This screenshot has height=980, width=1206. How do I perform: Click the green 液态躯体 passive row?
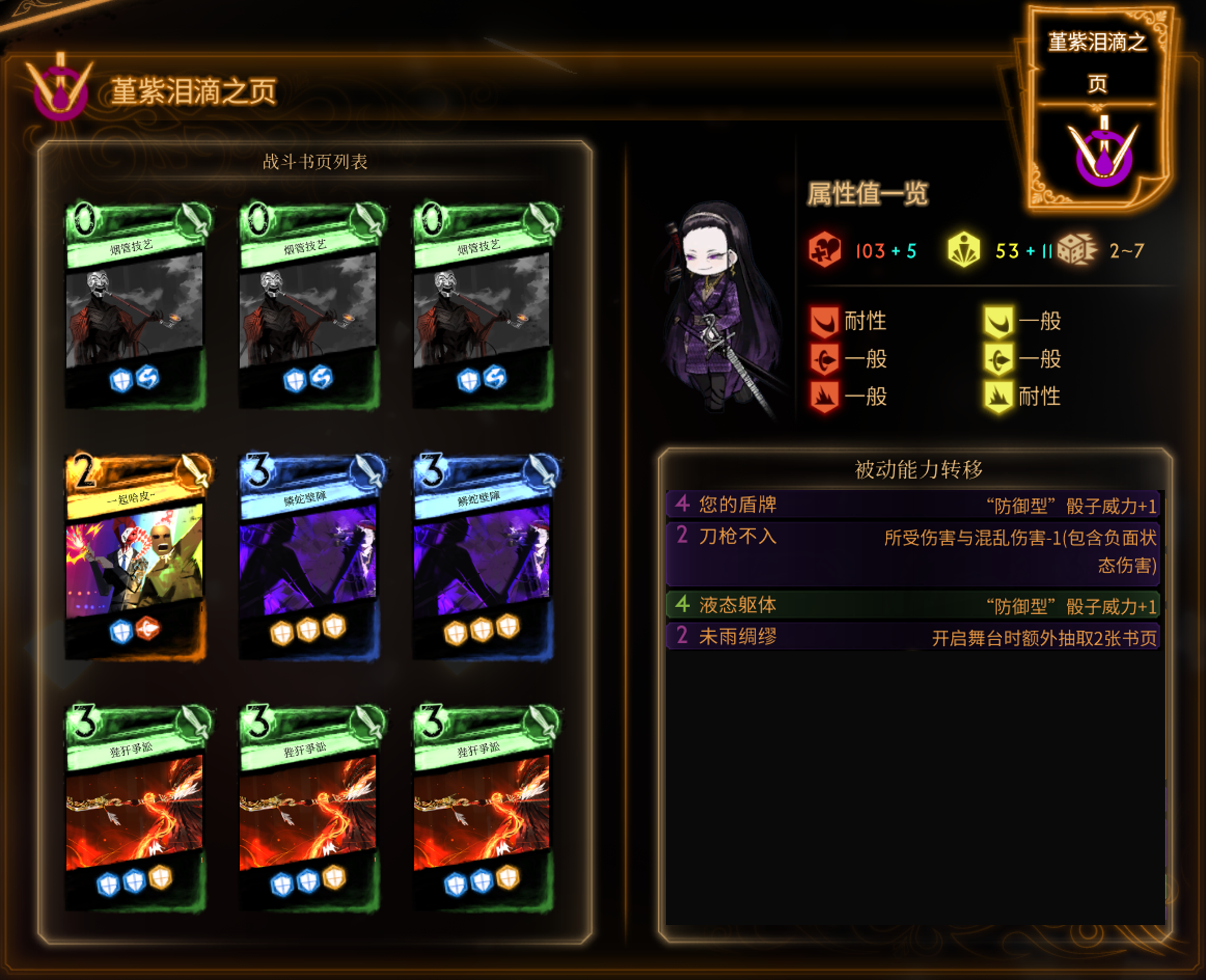coord(912,605)
